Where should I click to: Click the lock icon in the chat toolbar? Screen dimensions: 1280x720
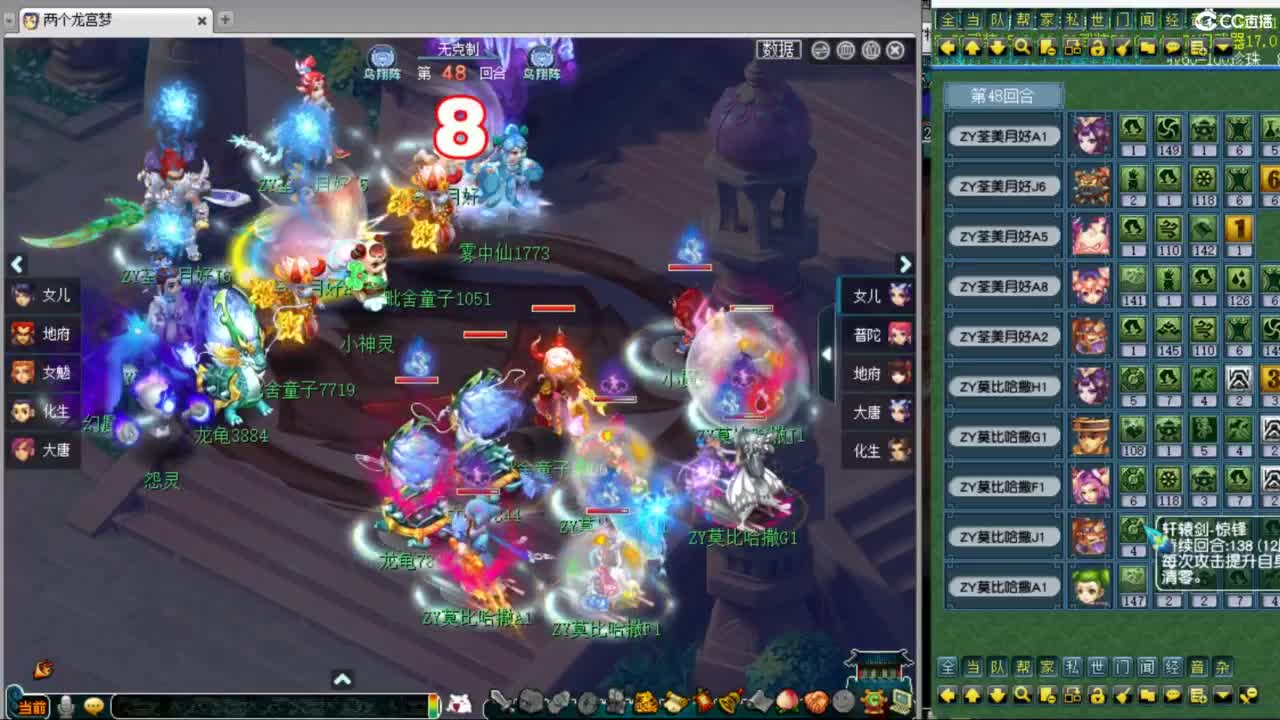click(x=1098, y=47)
